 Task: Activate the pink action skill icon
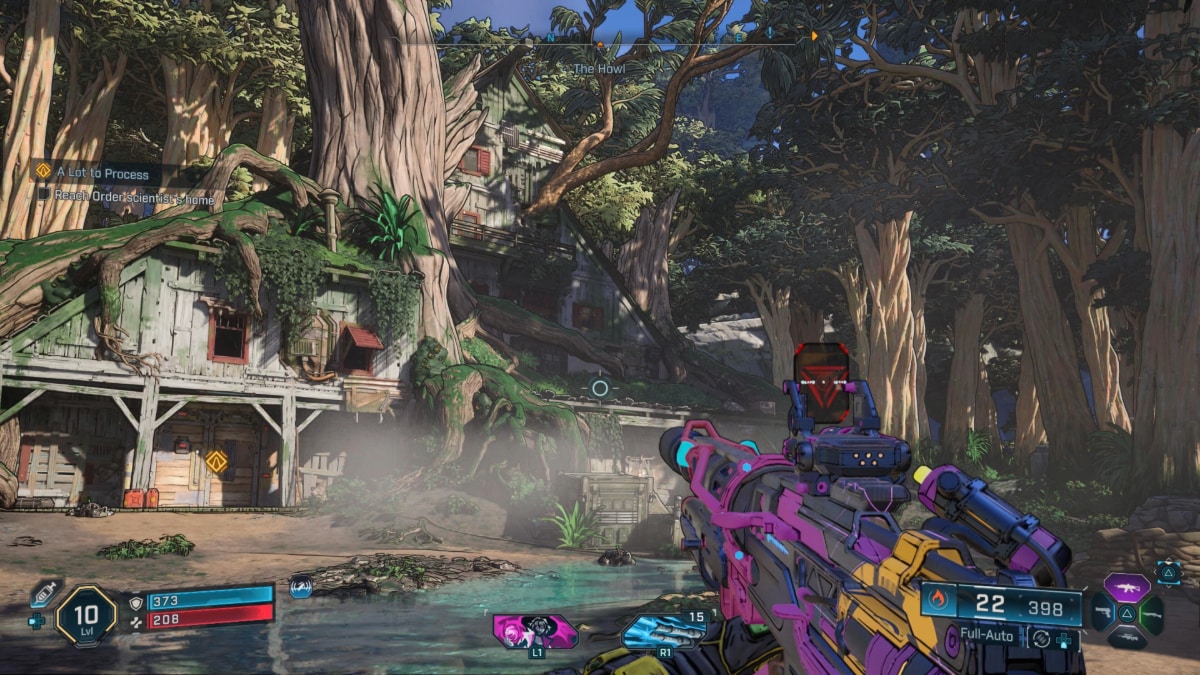pyautogui.click(x=535, y=631)
